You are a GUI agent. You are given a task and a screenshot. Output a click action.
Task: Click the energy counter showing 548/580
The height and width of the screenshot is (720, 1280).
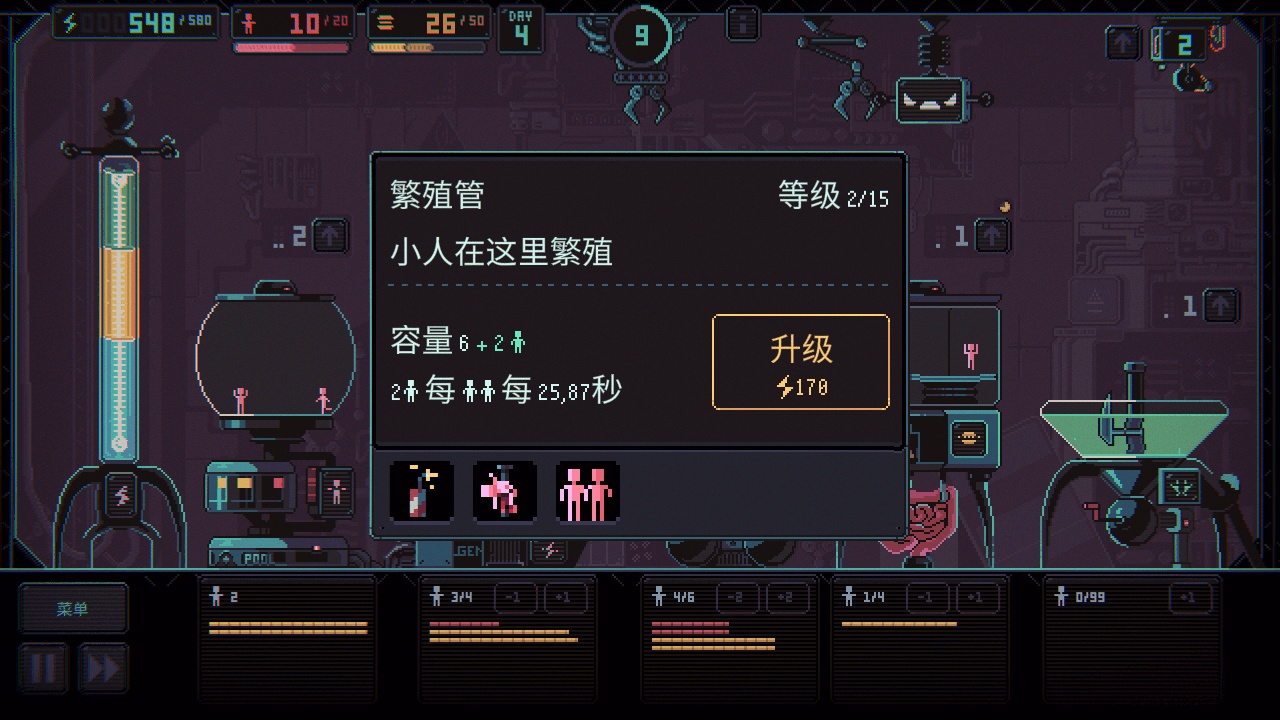tap(133, 20)
